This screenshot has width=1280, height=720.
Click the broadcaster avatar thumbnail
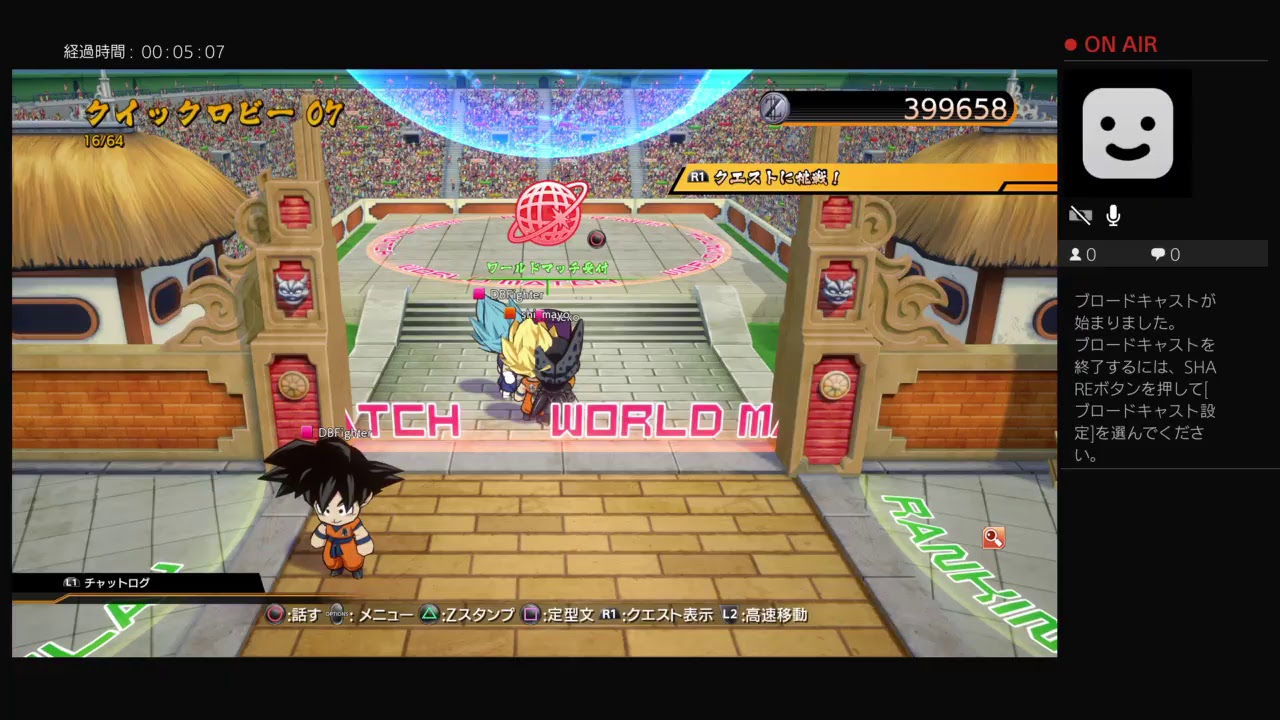click(1128, 133)
